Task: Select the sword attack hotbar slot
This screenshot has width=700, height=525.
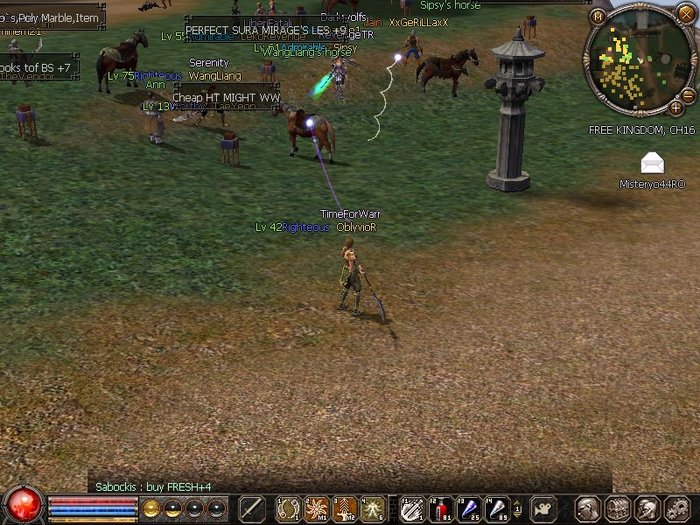Action: point(250,509)
